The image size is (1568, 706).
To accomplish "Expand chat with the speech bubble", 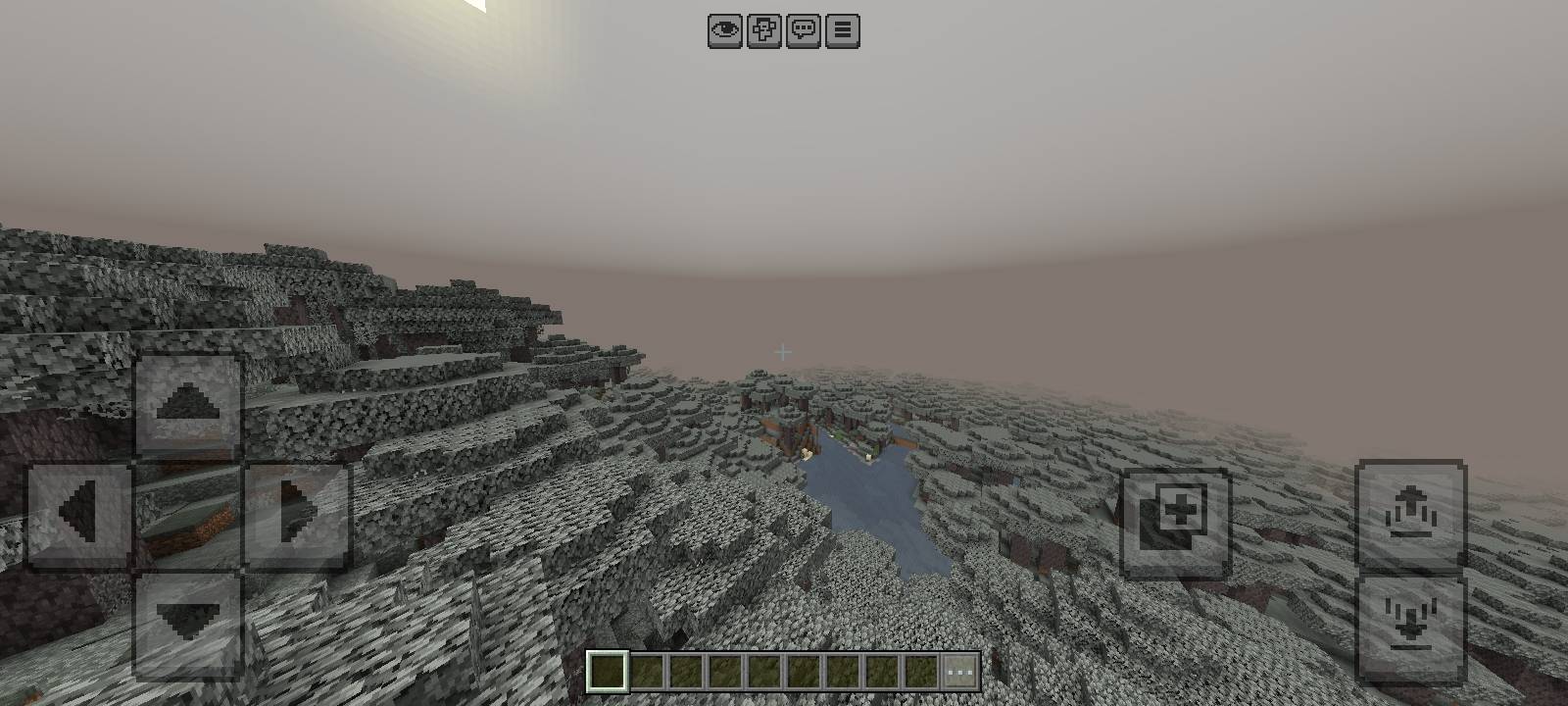I will [x=802, y=29].
